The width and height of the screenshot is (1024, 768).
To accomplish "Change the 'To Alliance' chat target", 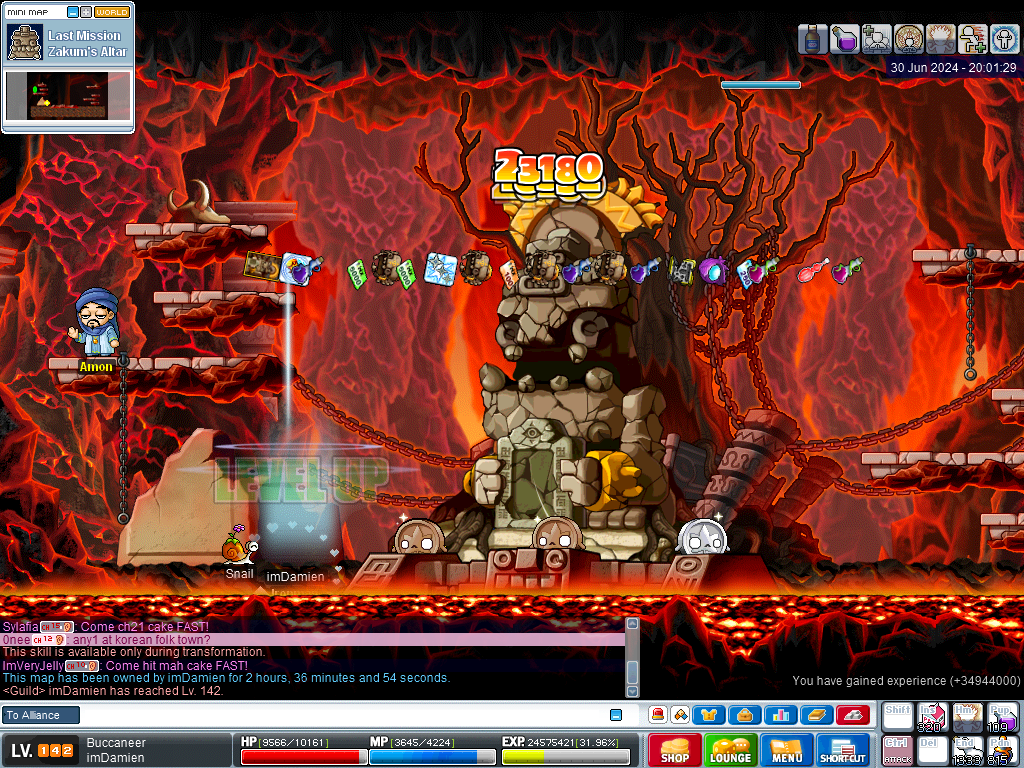I will click(x=40, y=715).
